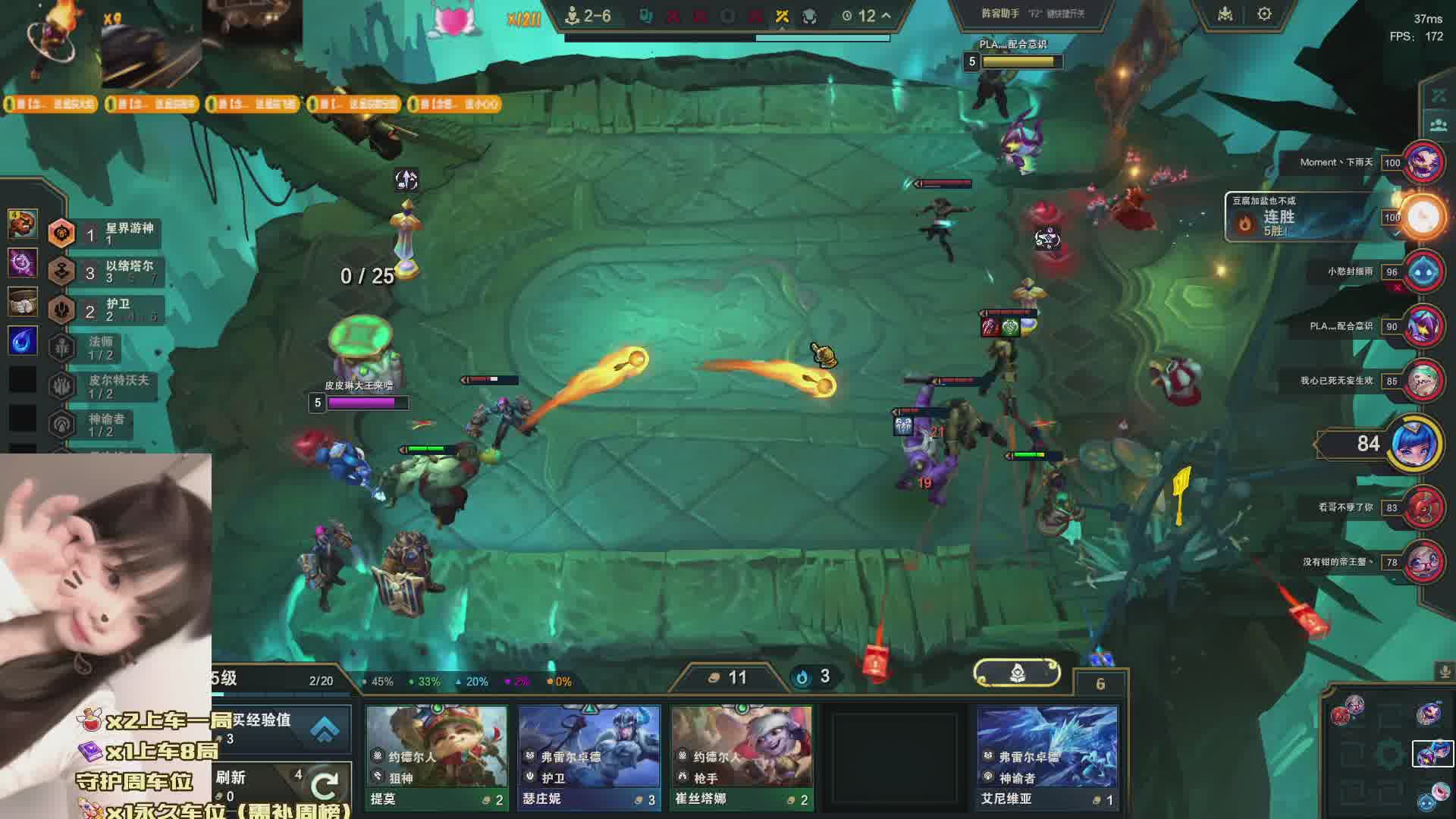Inspect the 护卫 trait entry
Viewport: 1456px width, 819px height.
(x=106, y=309)
